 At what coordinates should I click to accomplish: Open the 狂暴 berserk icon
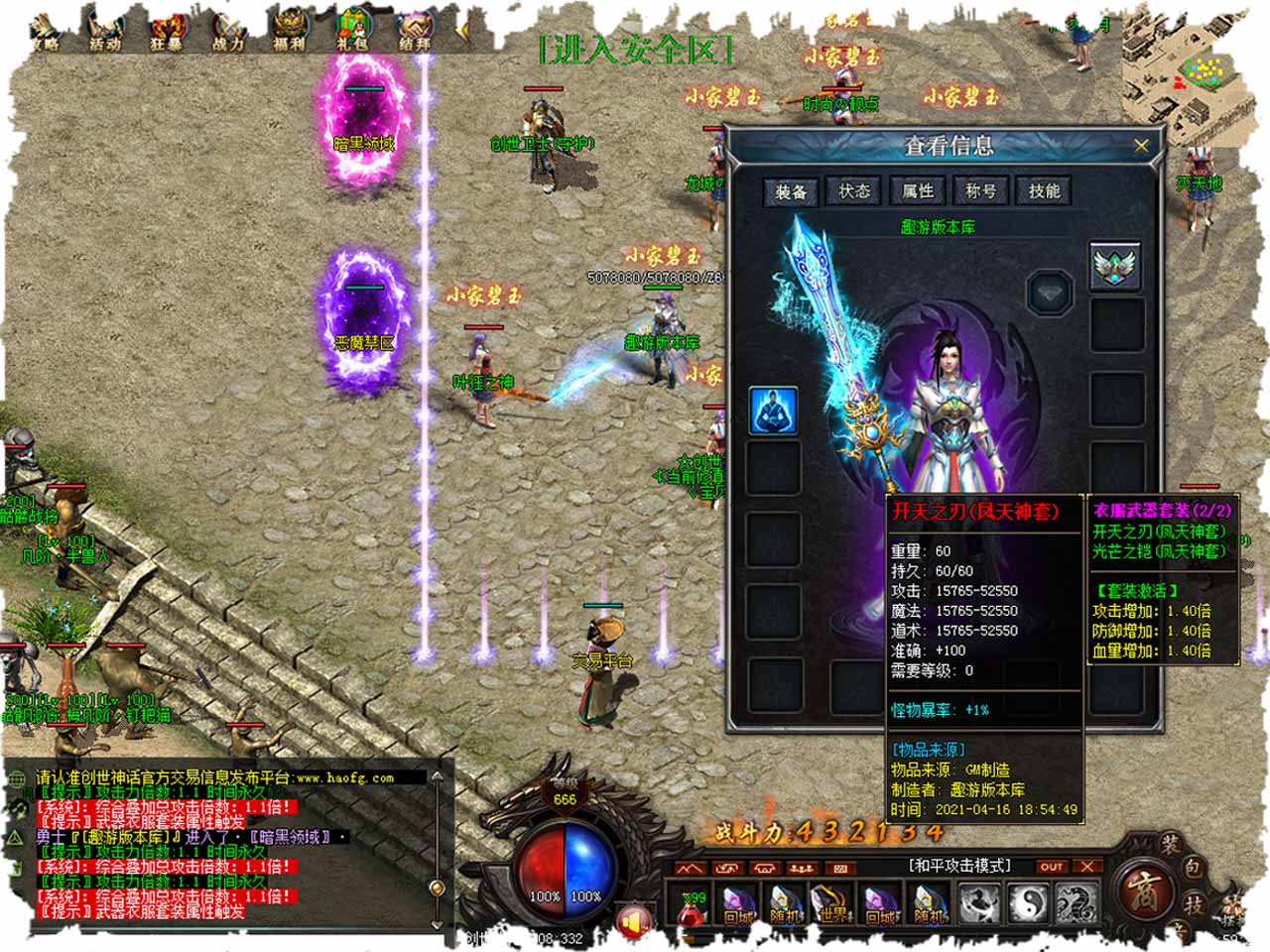166,30
